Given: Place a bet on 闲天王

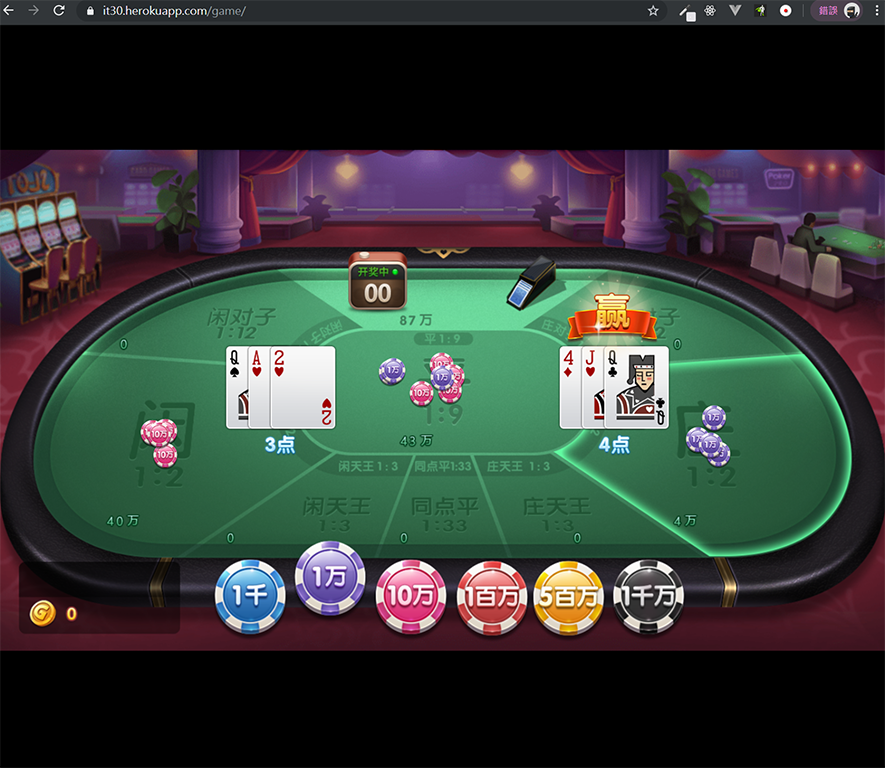Looking at the screenshot, I should pos(336,513).
